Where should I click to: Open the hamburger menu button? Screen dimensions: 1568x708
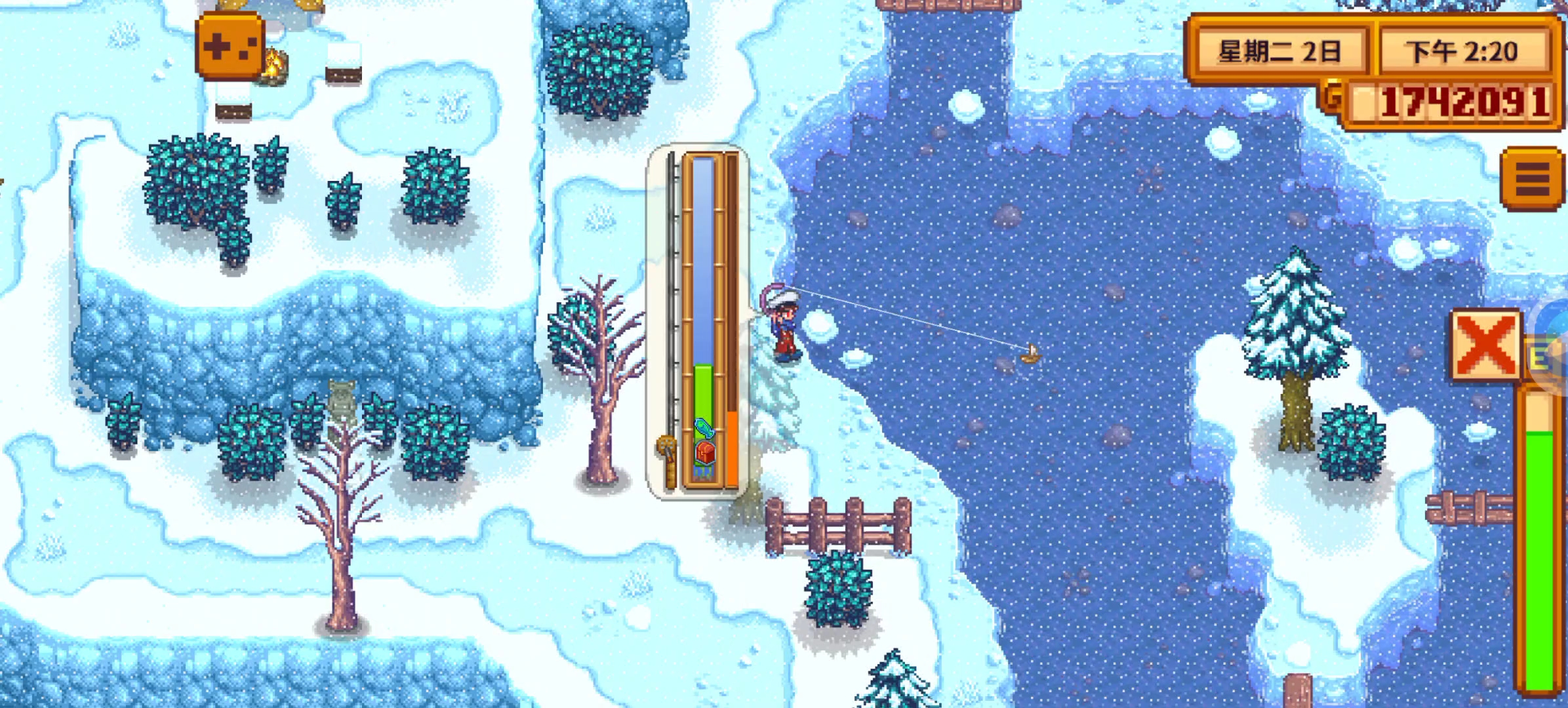(1532, 178)
